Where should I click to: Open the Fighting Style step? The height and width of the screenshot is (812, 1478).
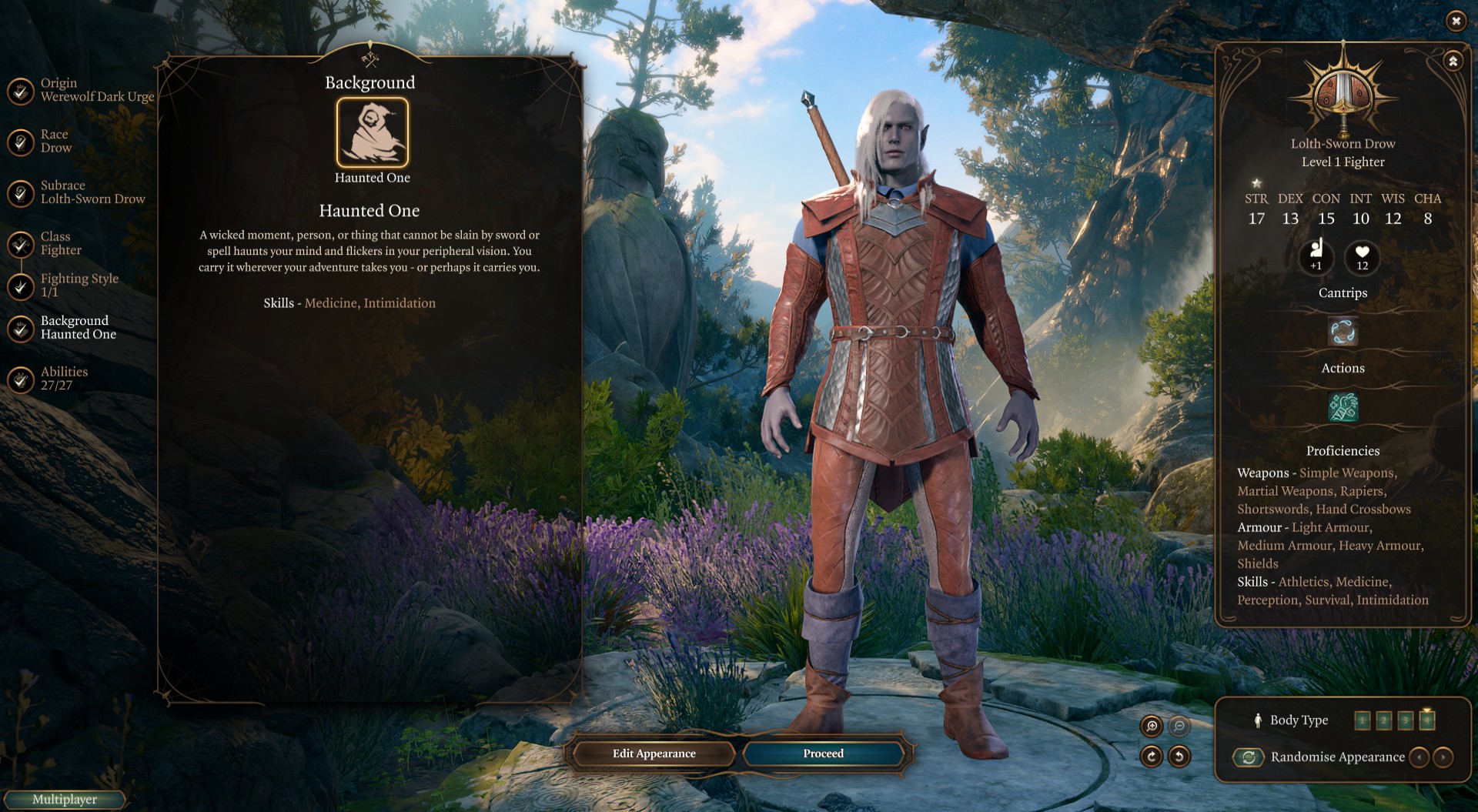pos(21,286)
